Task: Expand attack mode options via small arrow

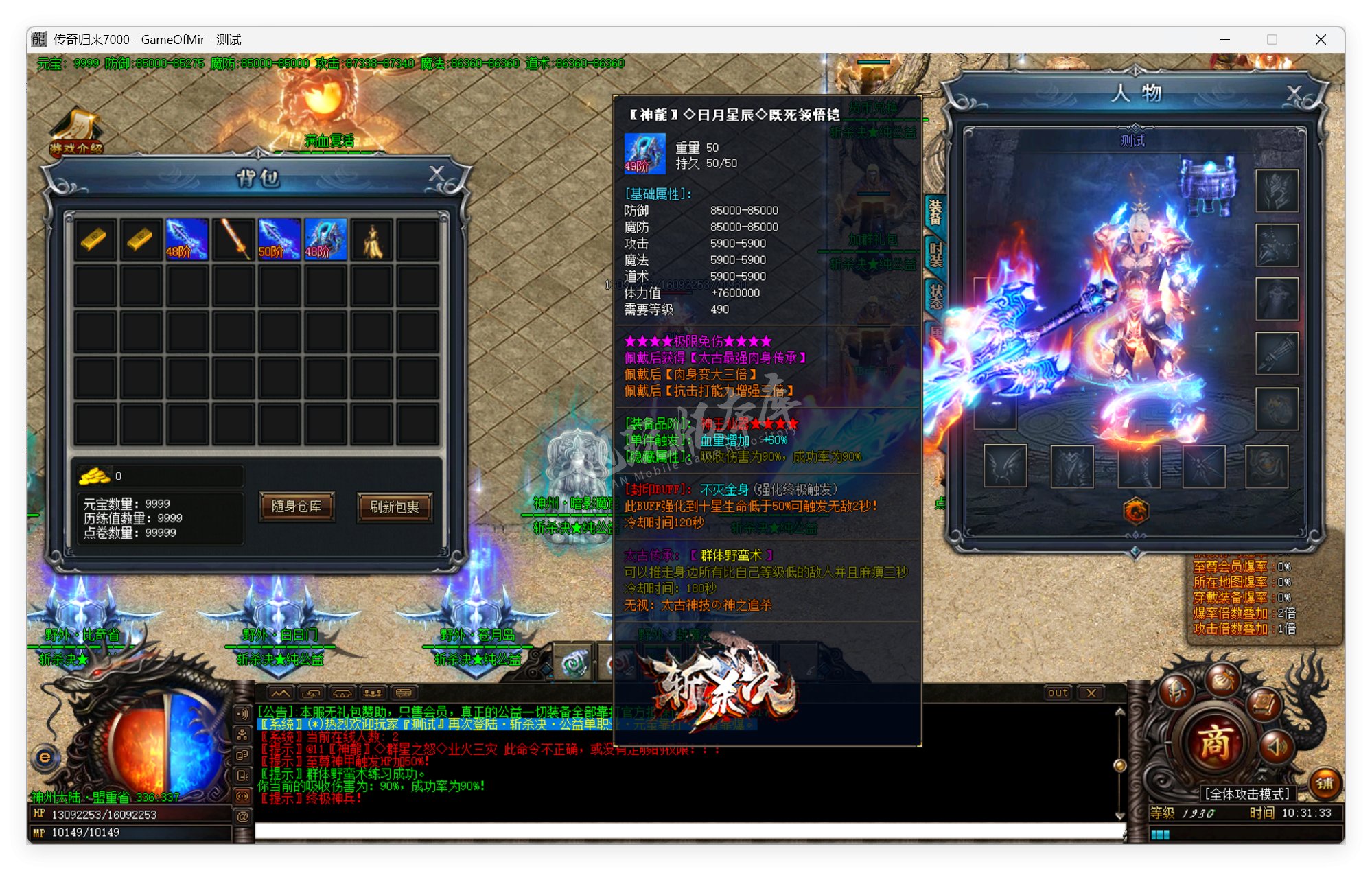Action: (1262, 778)
